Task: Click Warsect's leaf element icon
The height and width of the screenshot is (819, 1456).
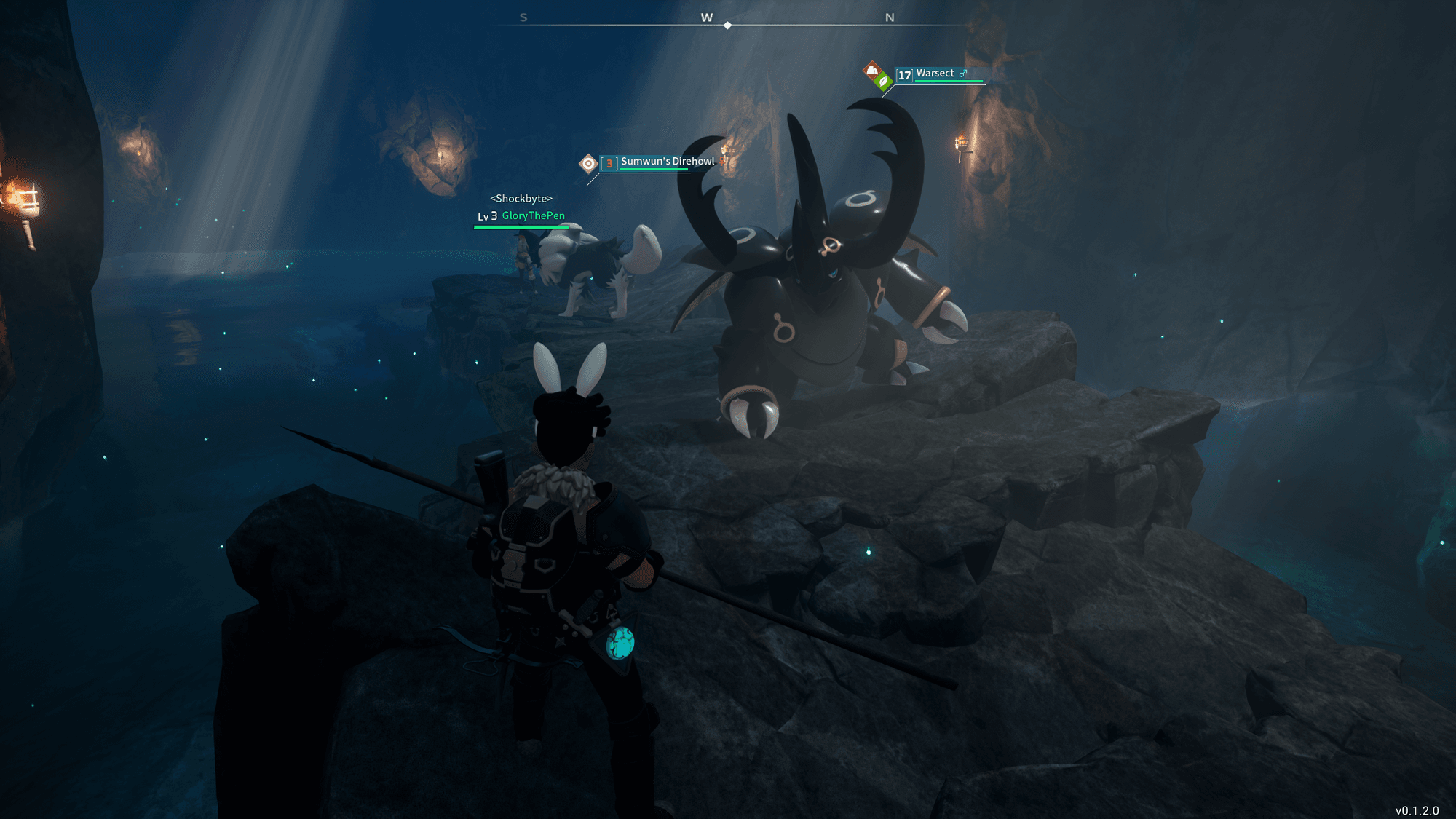Action: coord(883,82)
